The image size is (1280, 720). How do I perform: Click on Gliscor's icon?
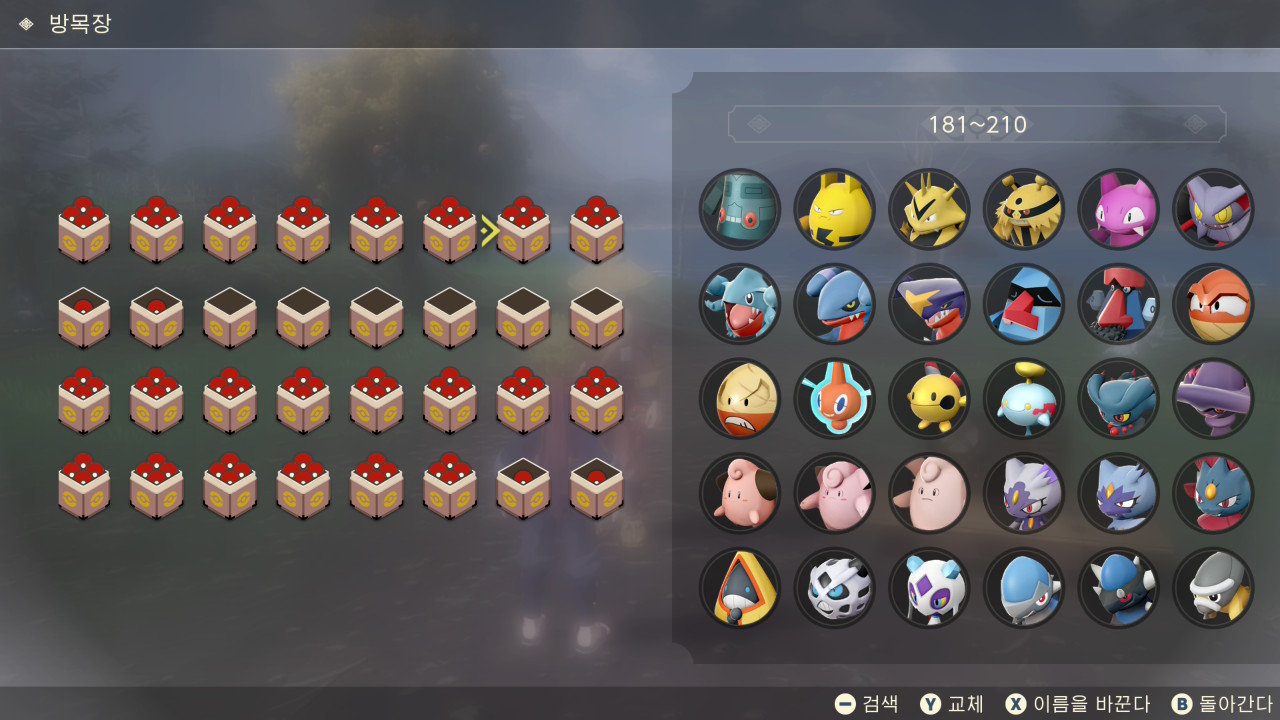point(1213,209)
